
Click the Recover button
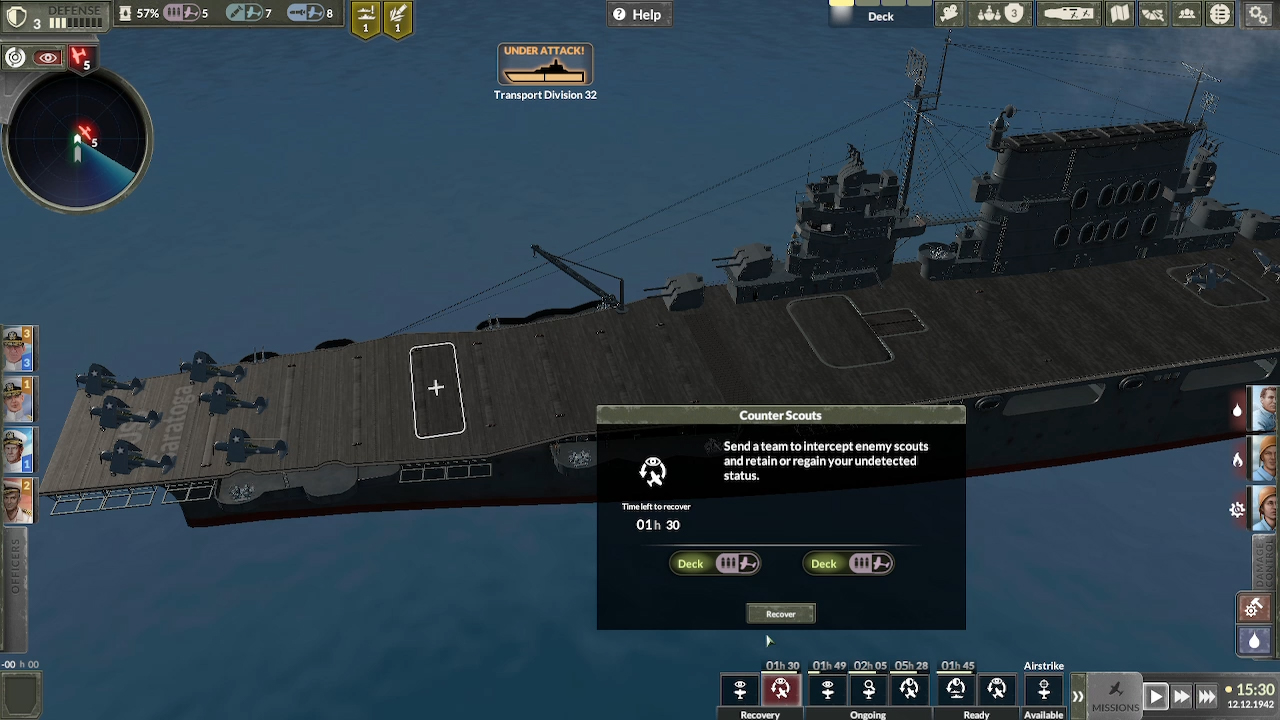click(780, 613)
